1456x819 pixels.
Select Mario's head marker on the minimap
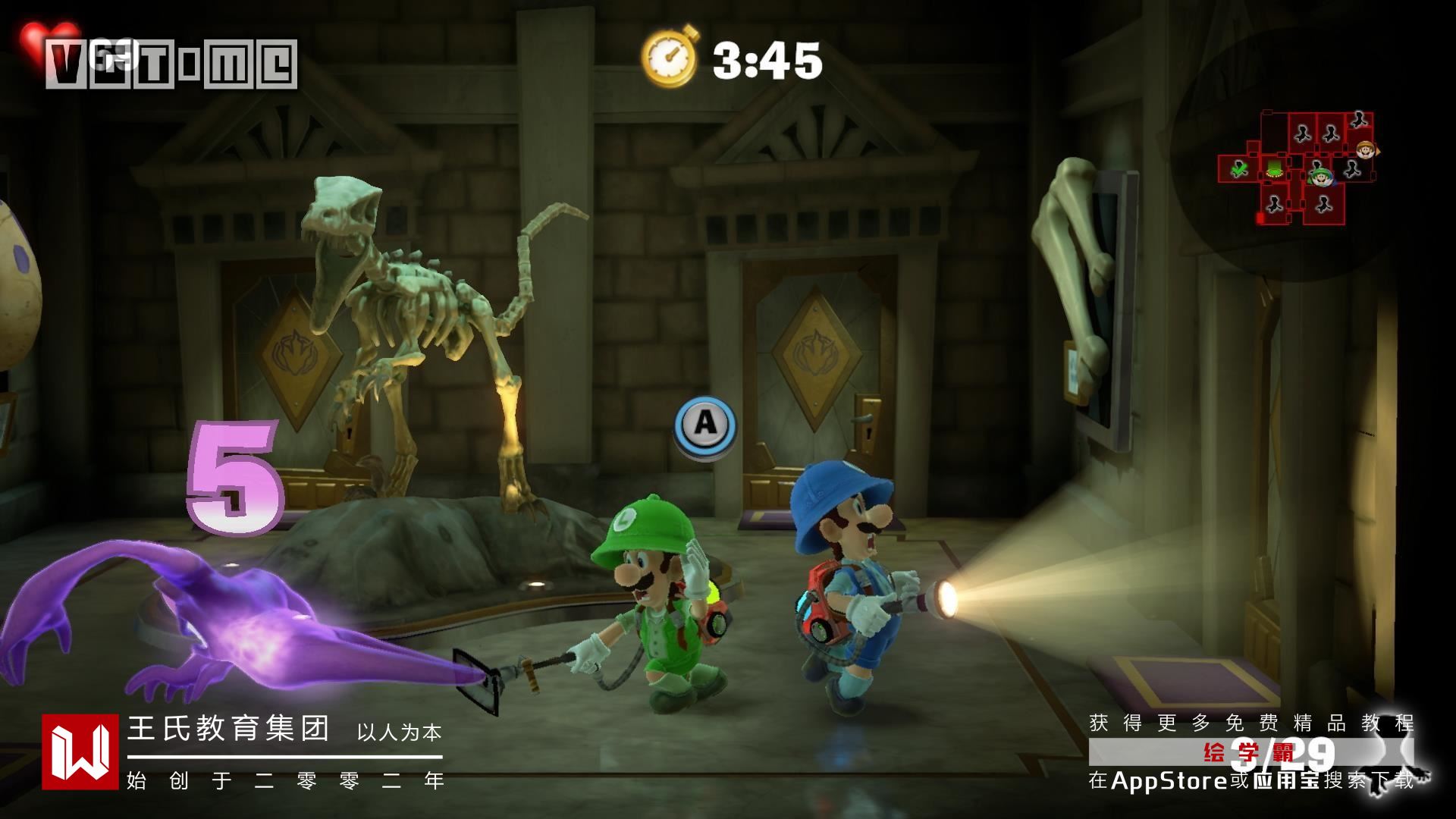[1366, 149]
